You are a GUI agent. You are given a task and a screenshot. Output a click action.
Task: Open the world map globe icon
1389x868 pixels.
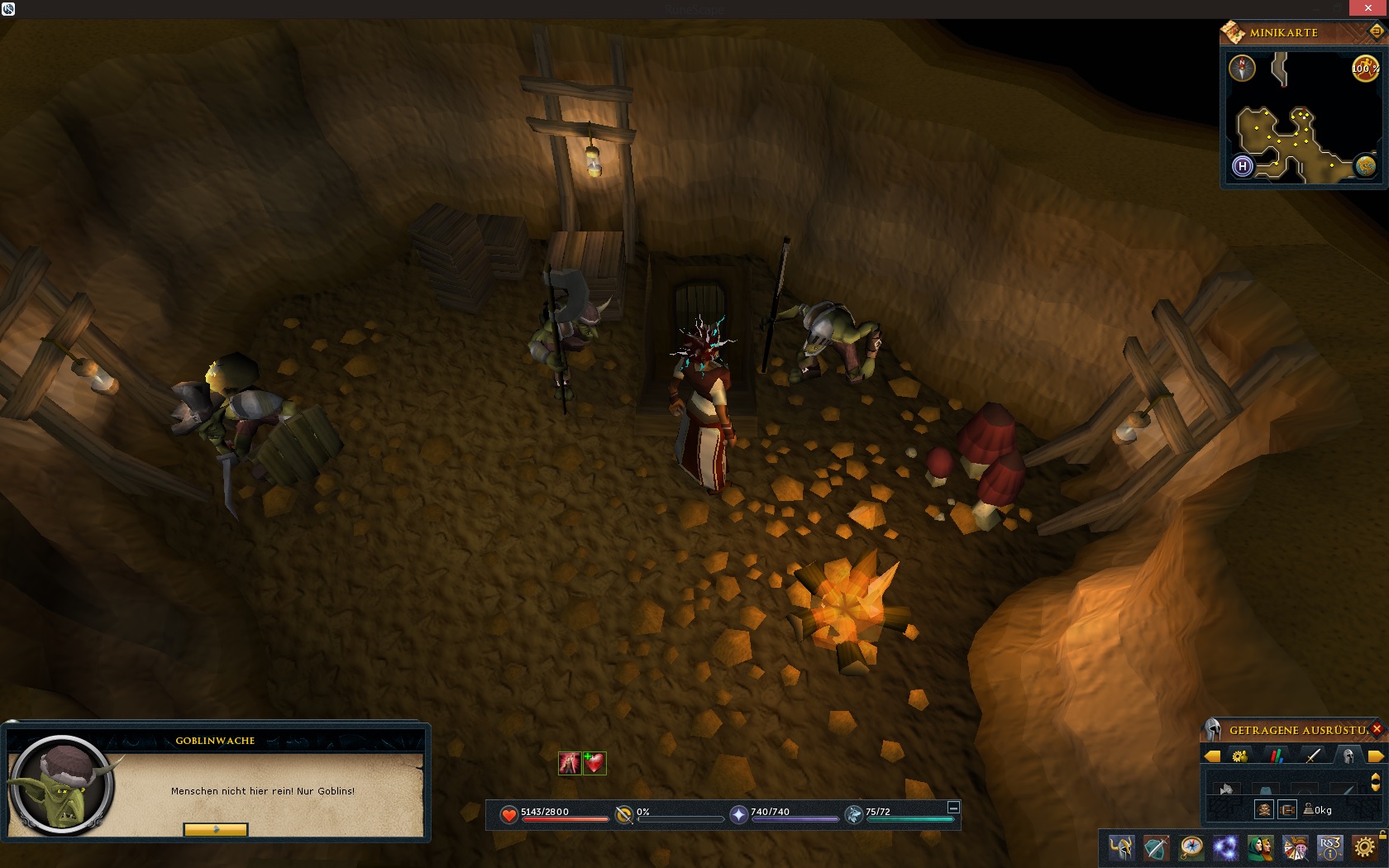tap(1365, 166)
